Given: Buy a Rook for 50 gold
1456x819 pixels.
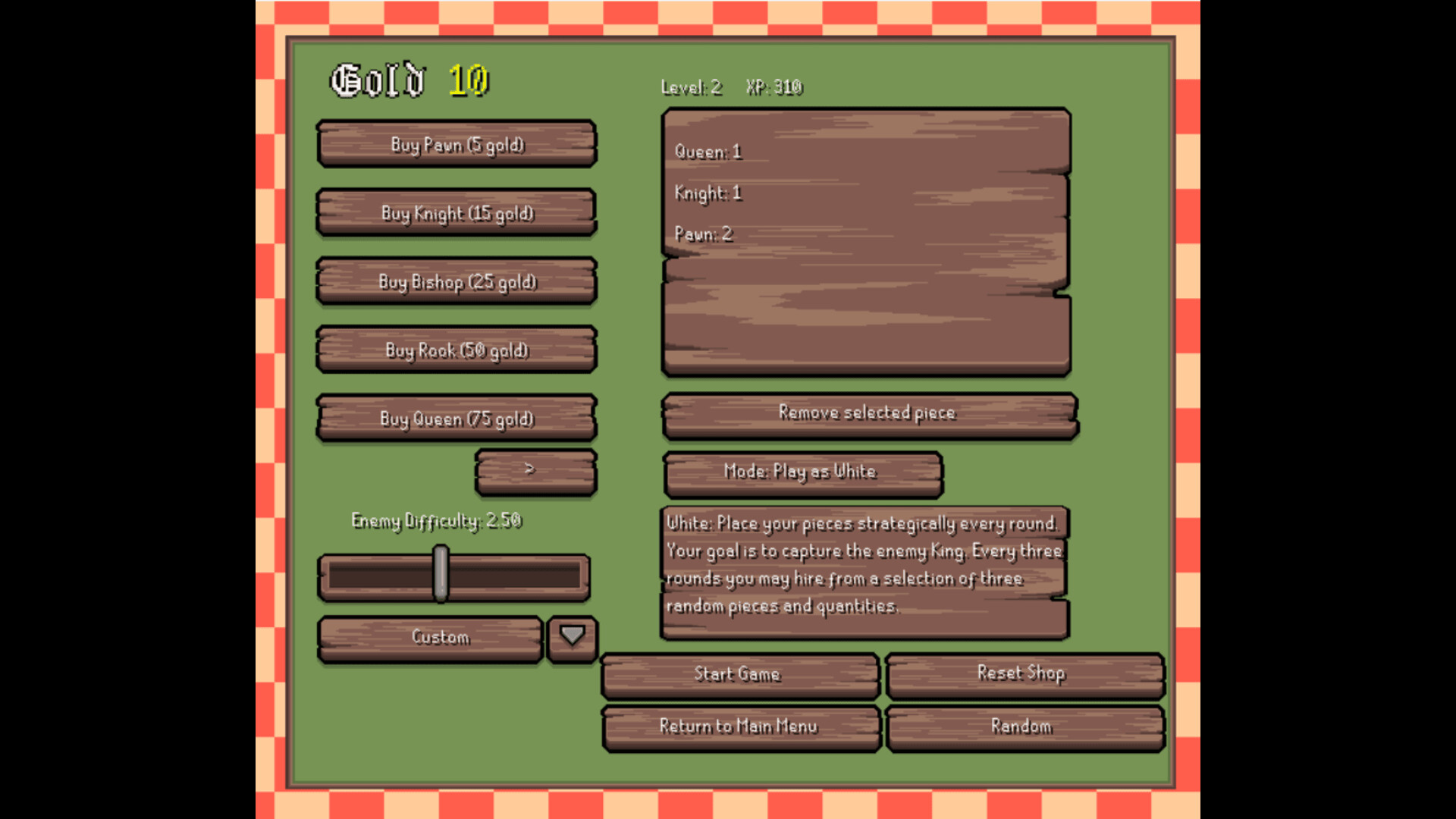Looking at the screenshot, I should click(x=456, y=350).
